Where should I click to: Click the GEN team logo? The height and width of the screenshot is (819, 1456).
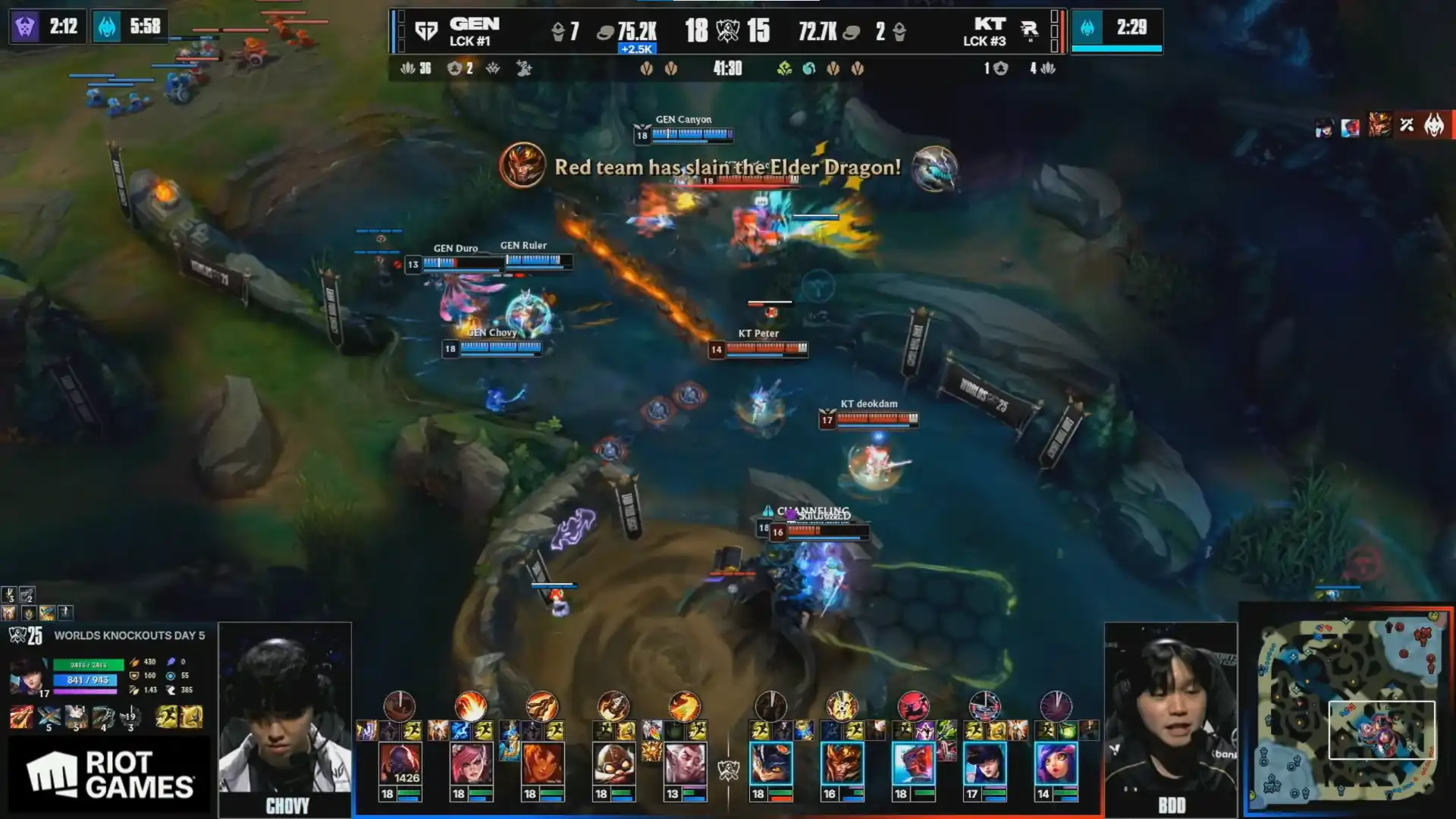426,31
